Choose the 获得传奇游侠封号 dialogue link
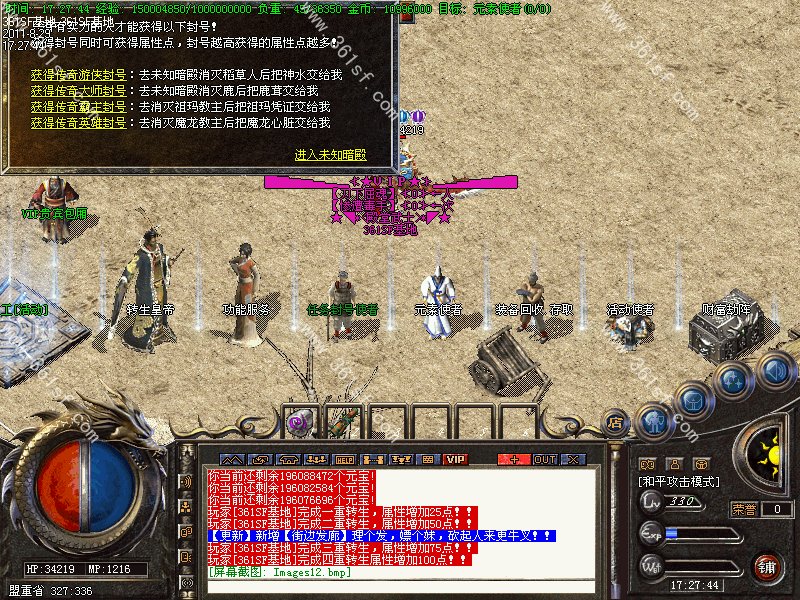Screen dimensions: 800x600 coord(78,75)
